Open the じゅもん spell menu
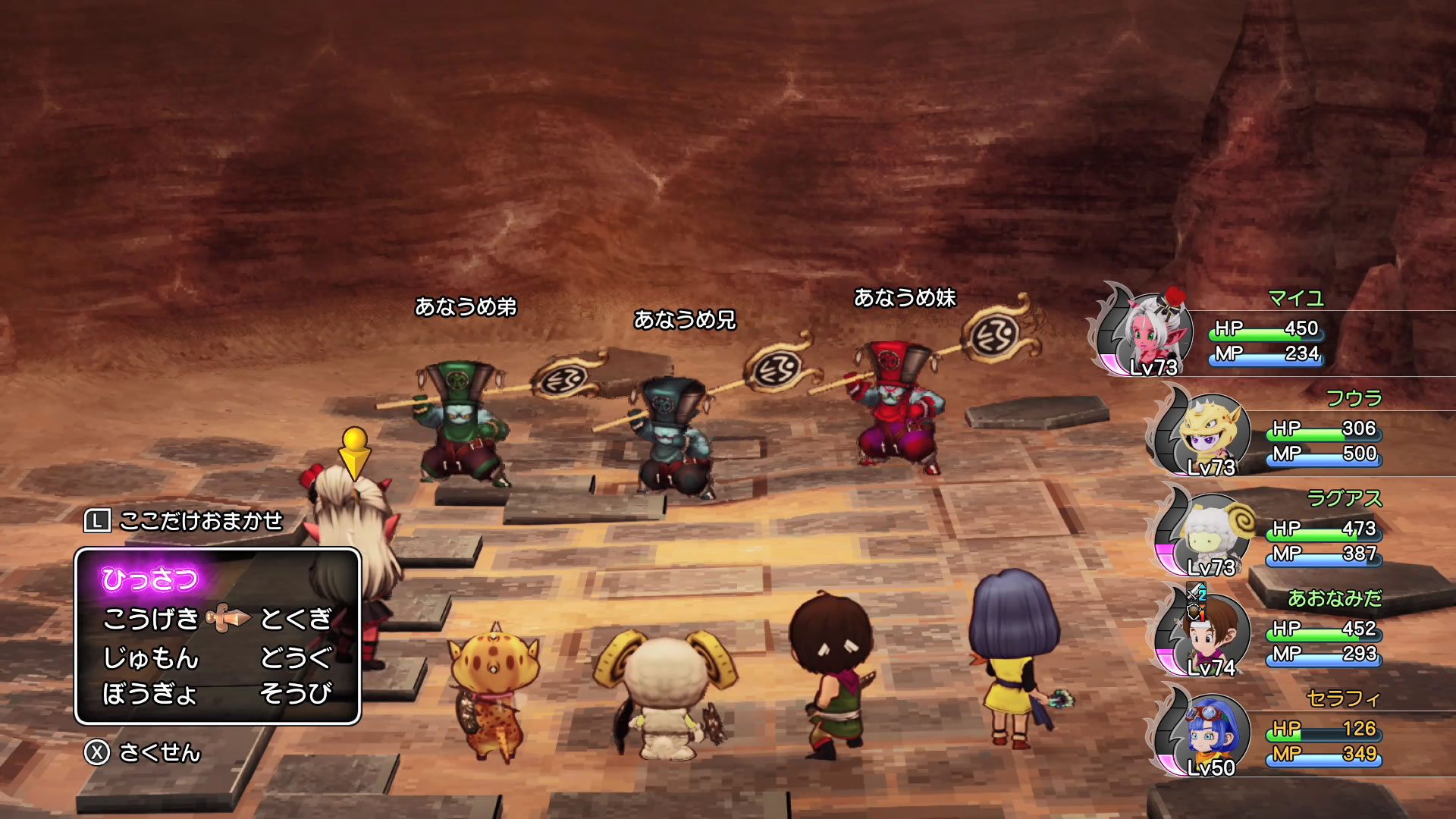The image size is (1456, 819). tap(150, 657)
